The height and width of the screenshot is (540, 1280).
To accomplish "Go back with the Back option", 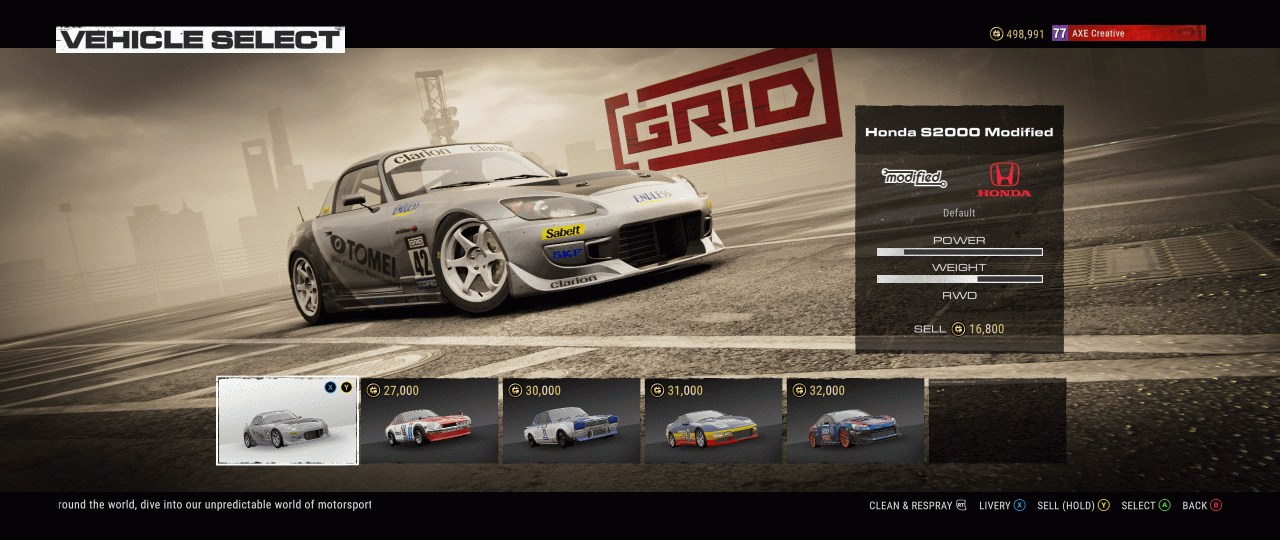I will coord(1201,506).
